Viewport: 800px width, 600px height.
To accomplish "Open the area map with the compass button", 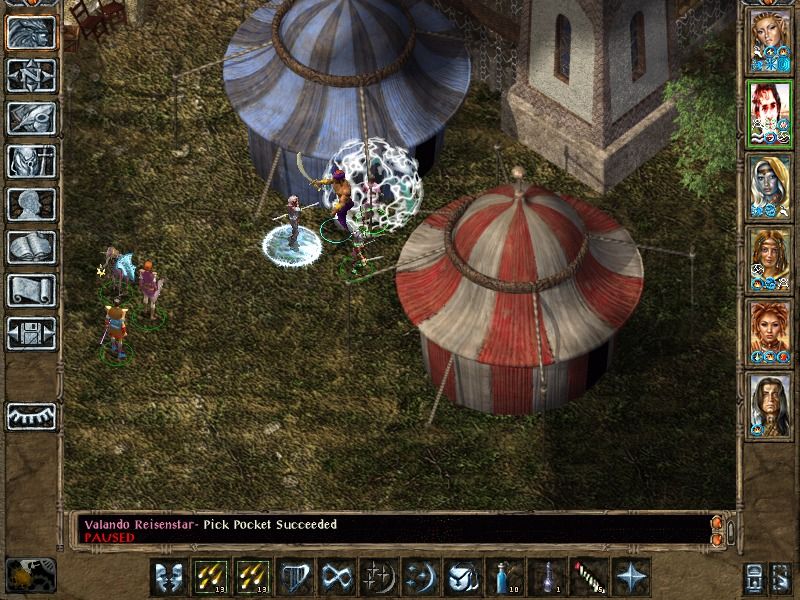I will 31,75.
